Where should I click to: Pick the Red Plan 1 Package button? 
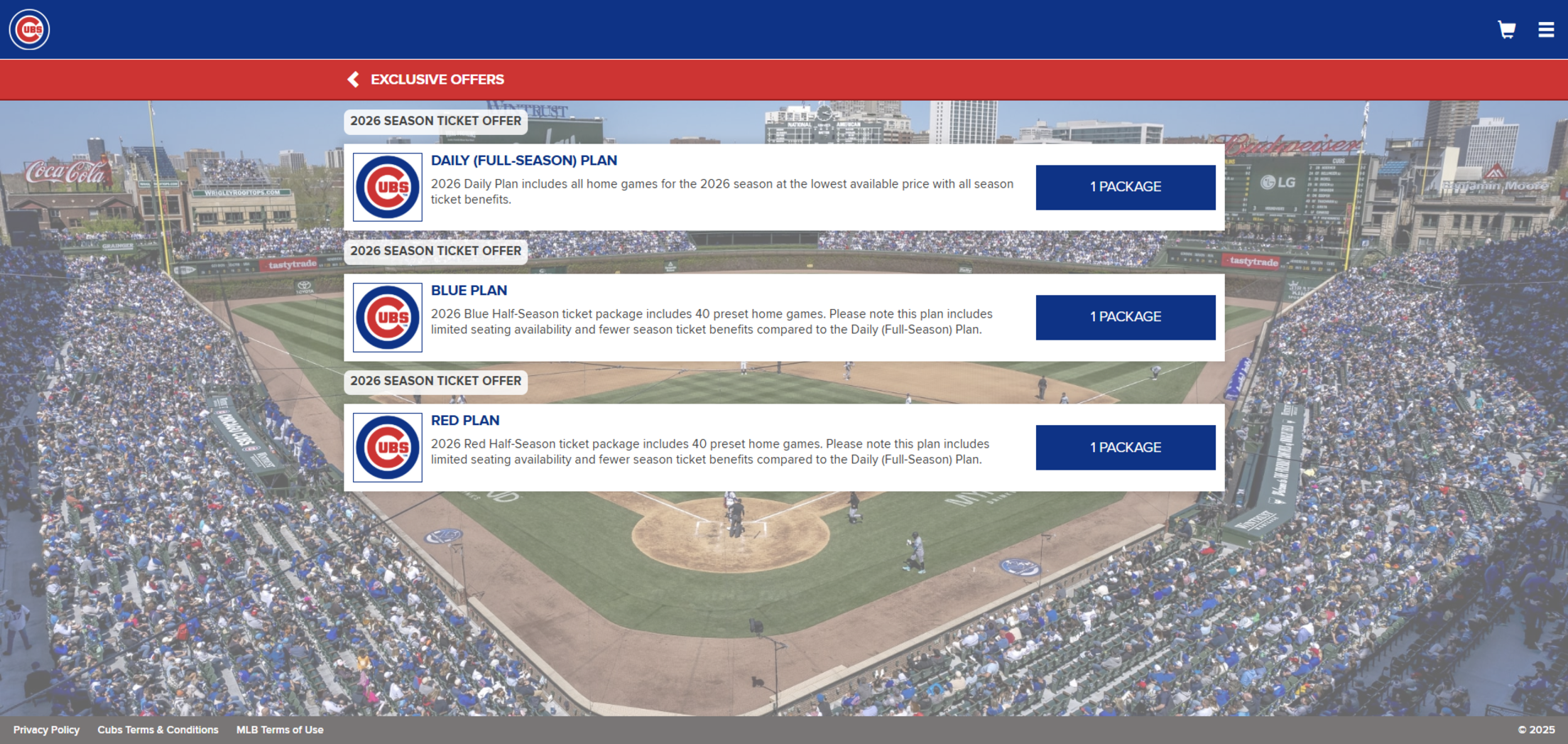coord(1125,447)
